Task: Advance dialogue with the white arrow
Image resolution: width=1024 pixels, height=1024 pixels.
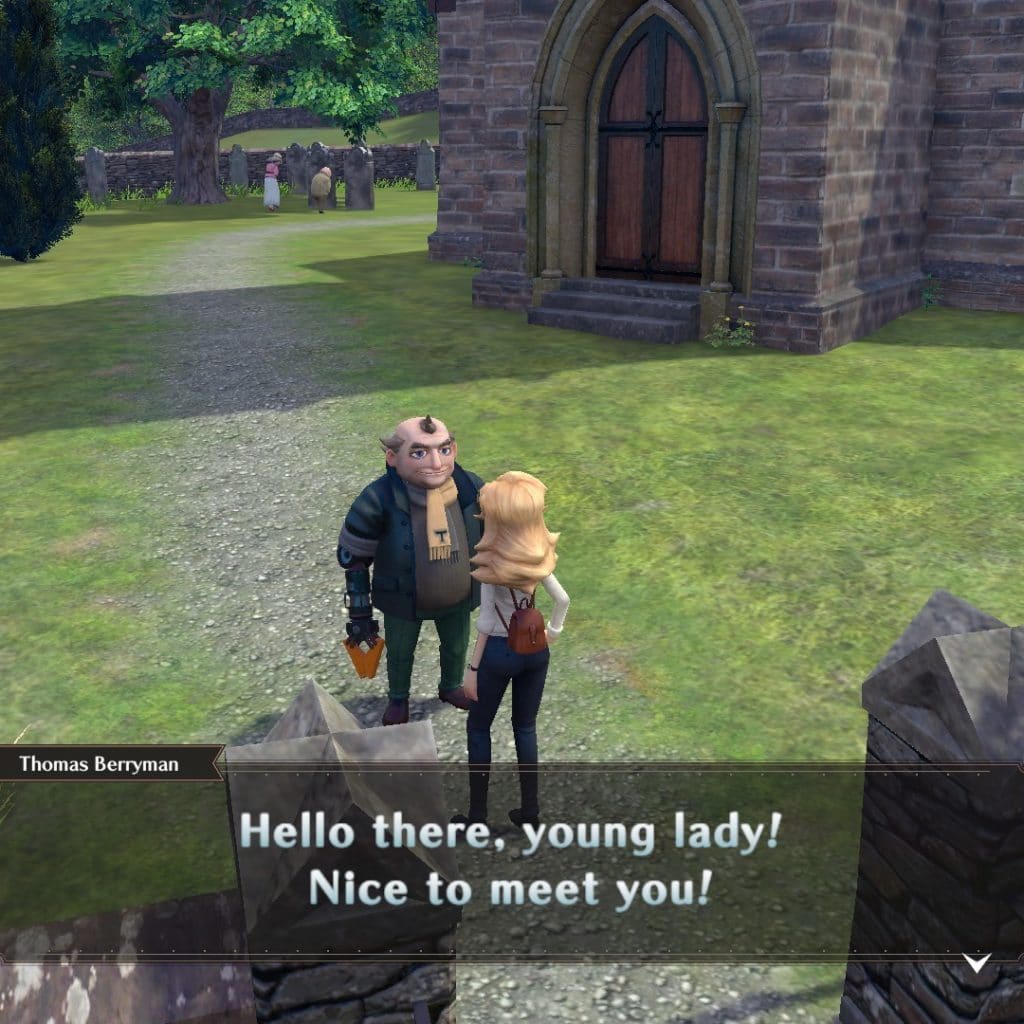Action: 976,963
